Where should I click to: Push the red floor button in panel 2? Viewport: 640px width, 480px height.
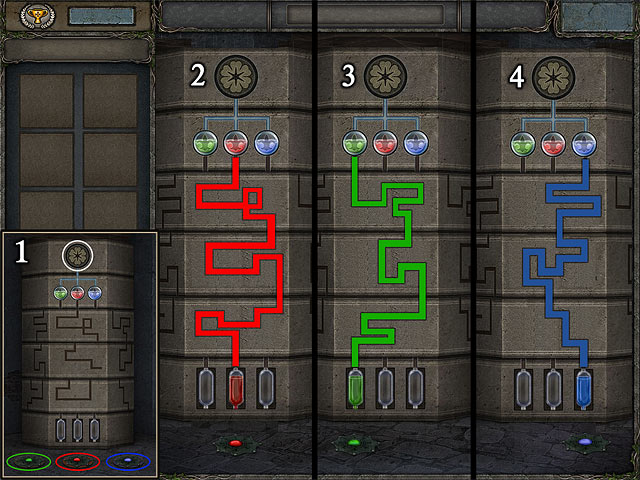tap(235, 442)
